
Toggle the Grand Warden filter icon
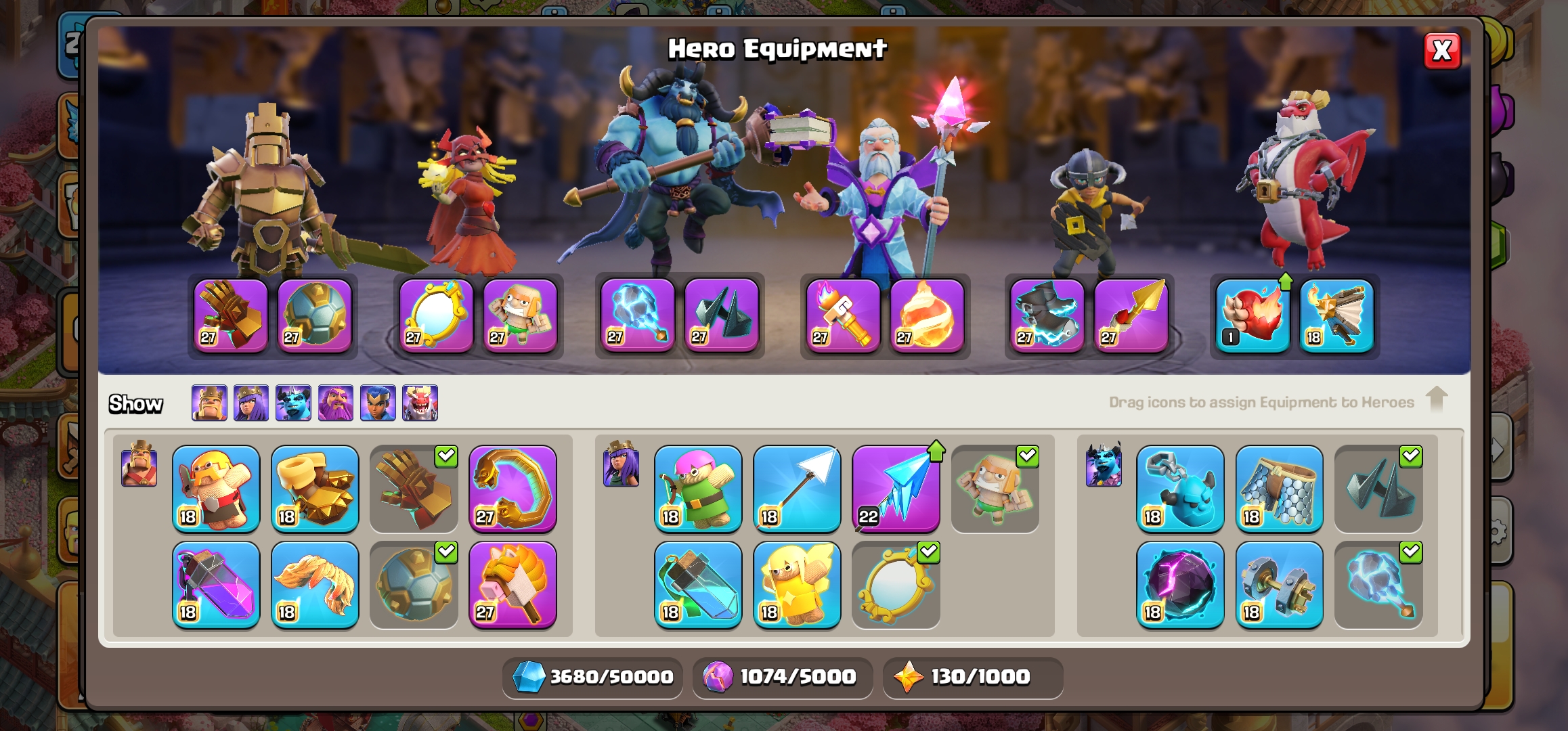click(336, 403)
